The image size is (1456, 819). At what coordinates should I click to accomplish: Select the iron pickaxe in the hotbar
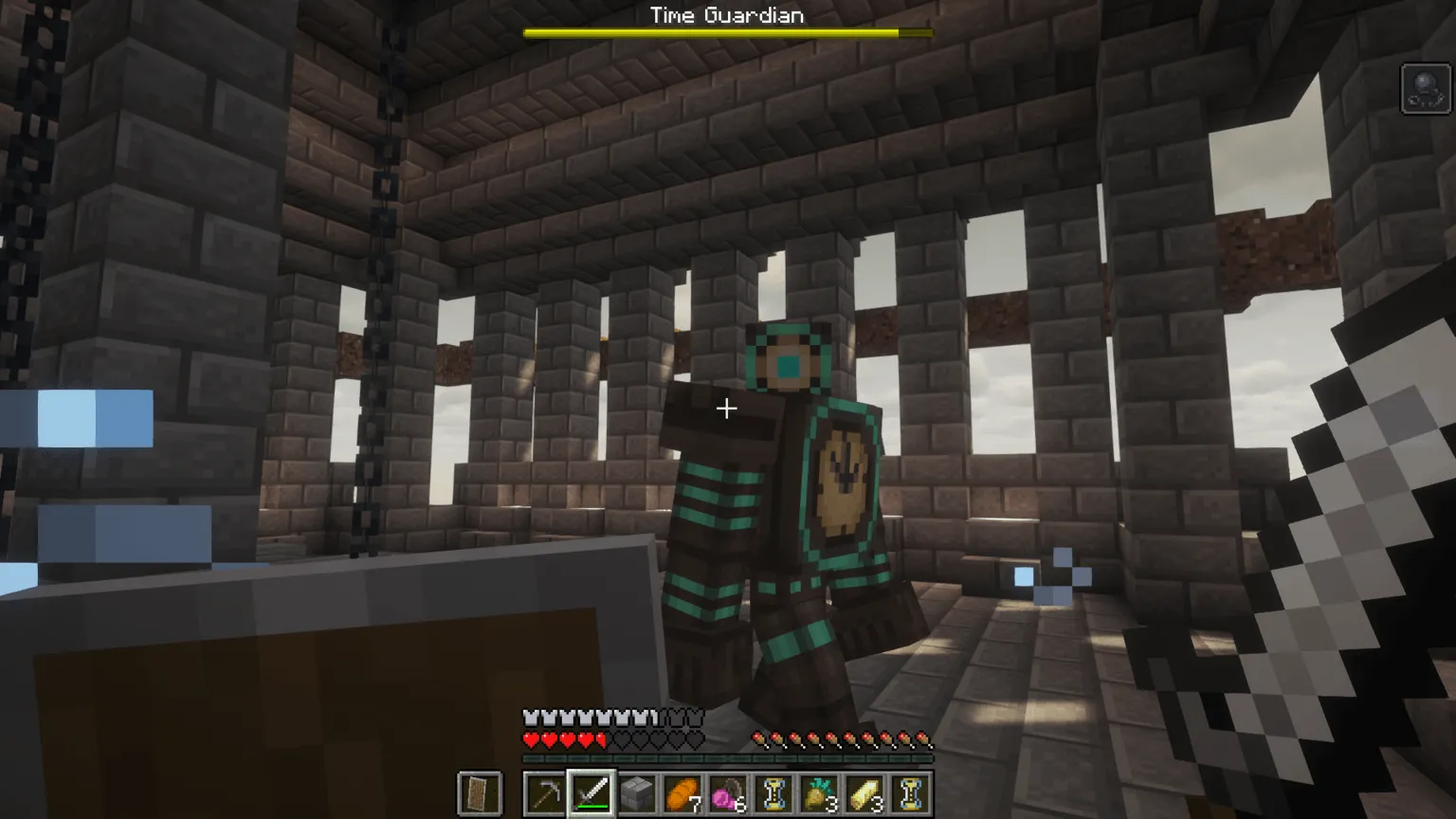[x=545, y=794]
